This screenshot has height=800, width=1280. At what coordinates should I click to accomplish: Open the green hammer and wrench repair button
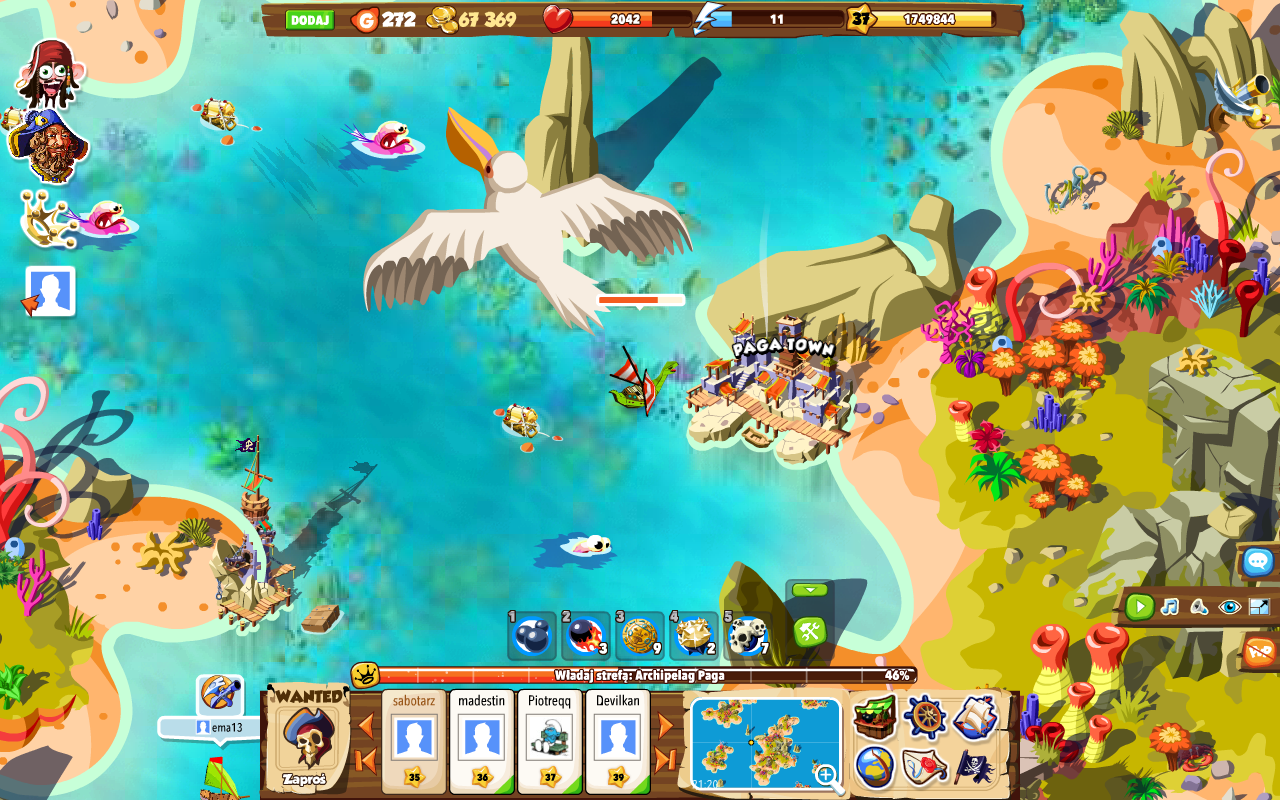pos(809,632)
